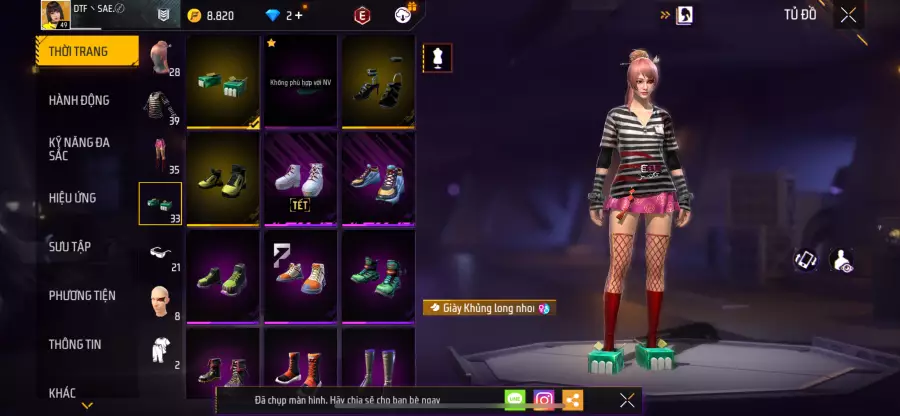
Task: Switch to the Hành Động tab
Action: 80,100
